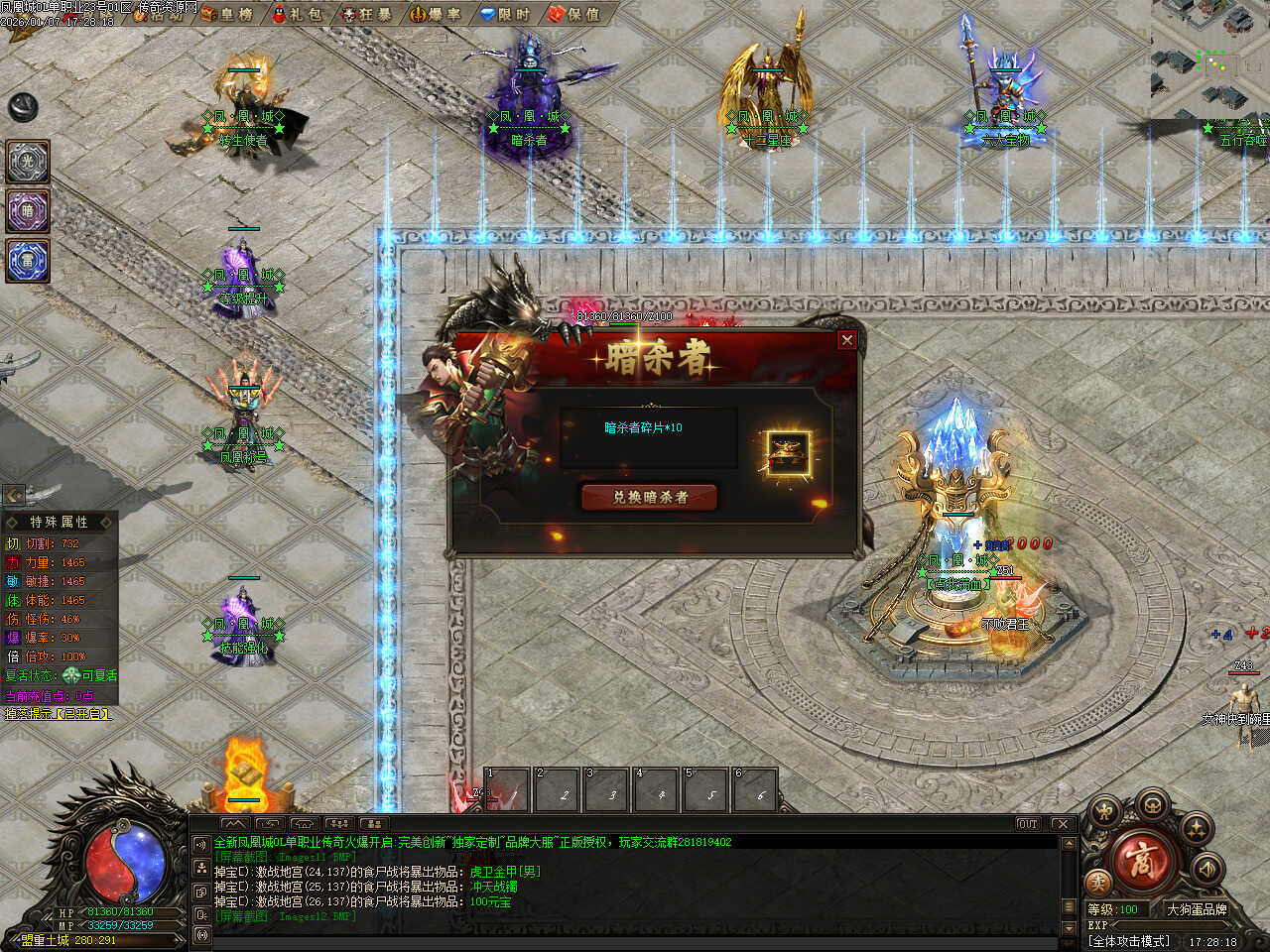
Task: Open the 礼包 gift pack menu
Action: (x=297, y=14)
